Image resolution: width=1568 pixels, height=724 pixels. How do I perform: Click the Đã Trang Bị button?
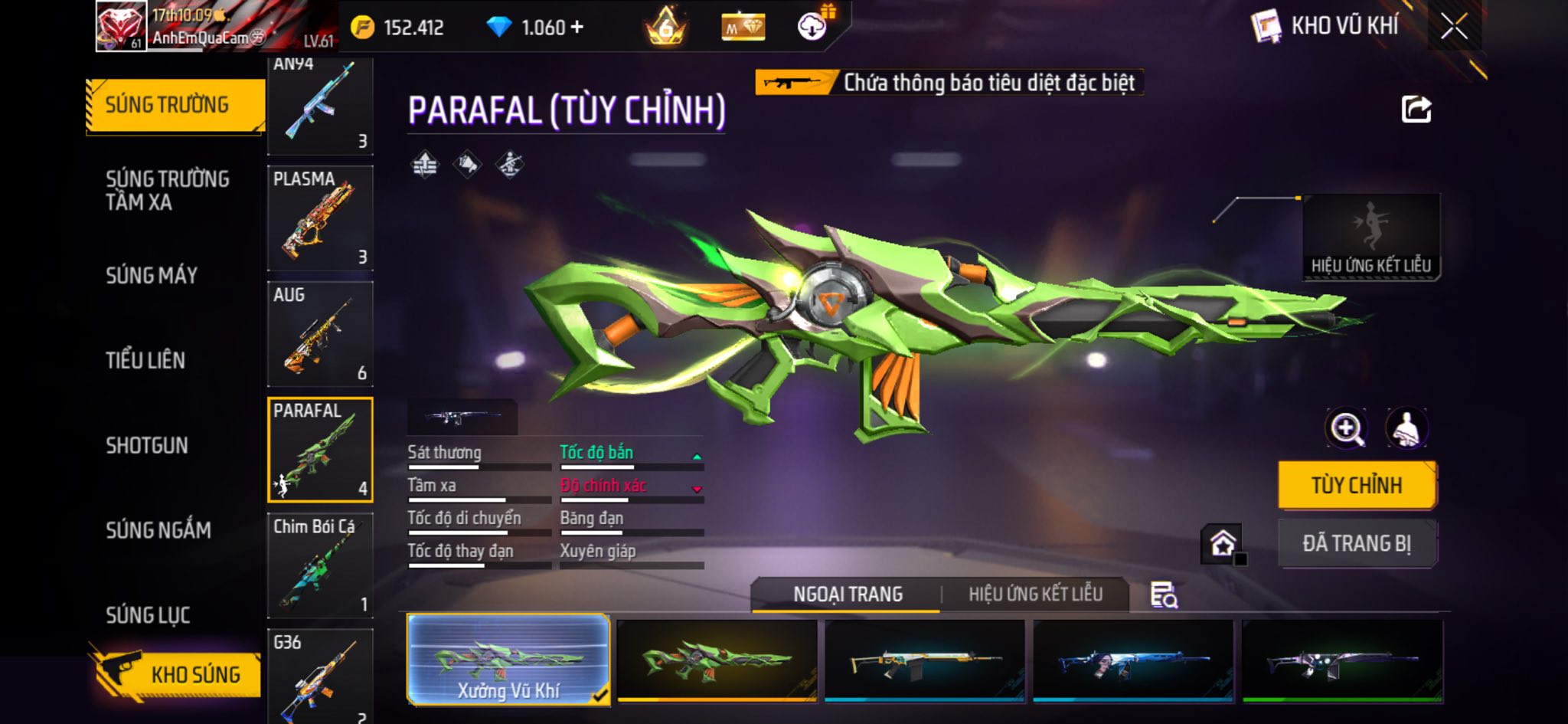coord(1357,544)
